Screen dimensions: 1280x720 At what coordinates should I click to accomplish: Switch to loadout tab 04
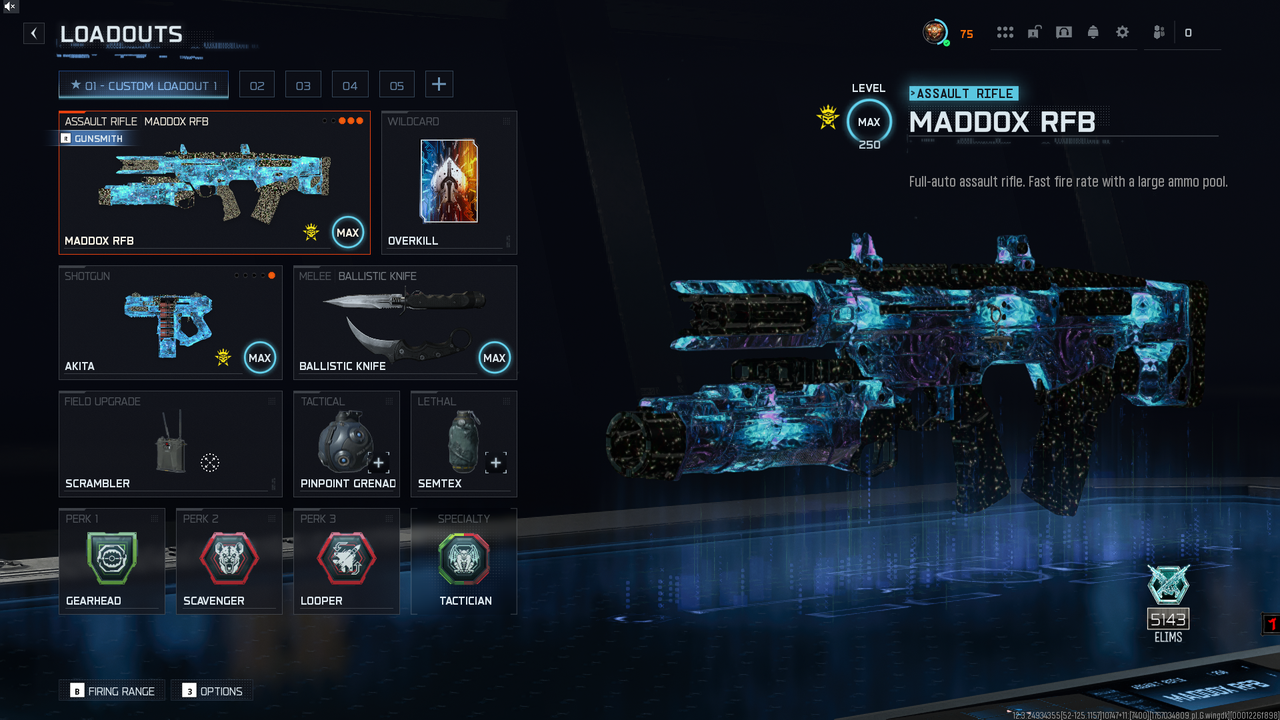(350, 86)
